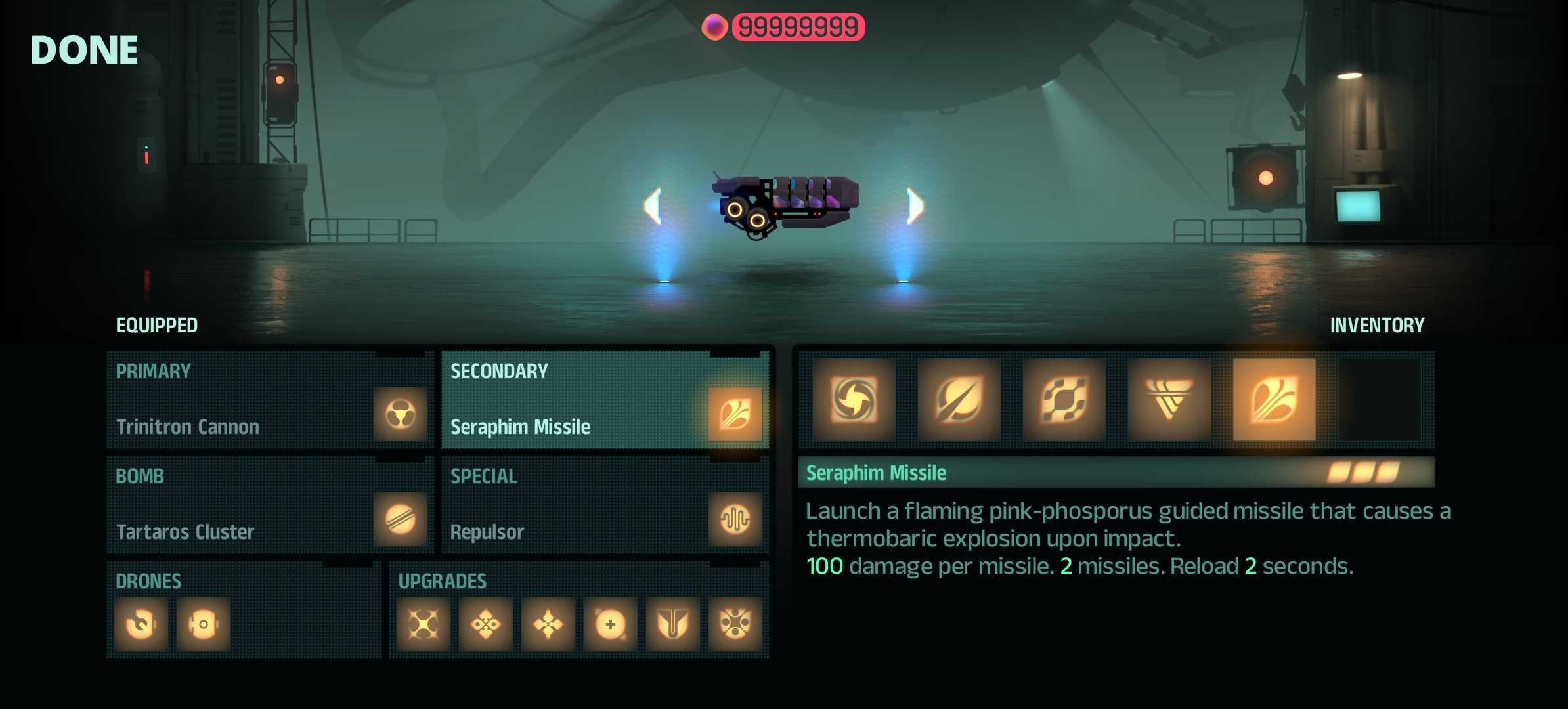Select the circled plus upgrade icon
The height and width of the screenshot is (709, 1568).
(610, 624)
